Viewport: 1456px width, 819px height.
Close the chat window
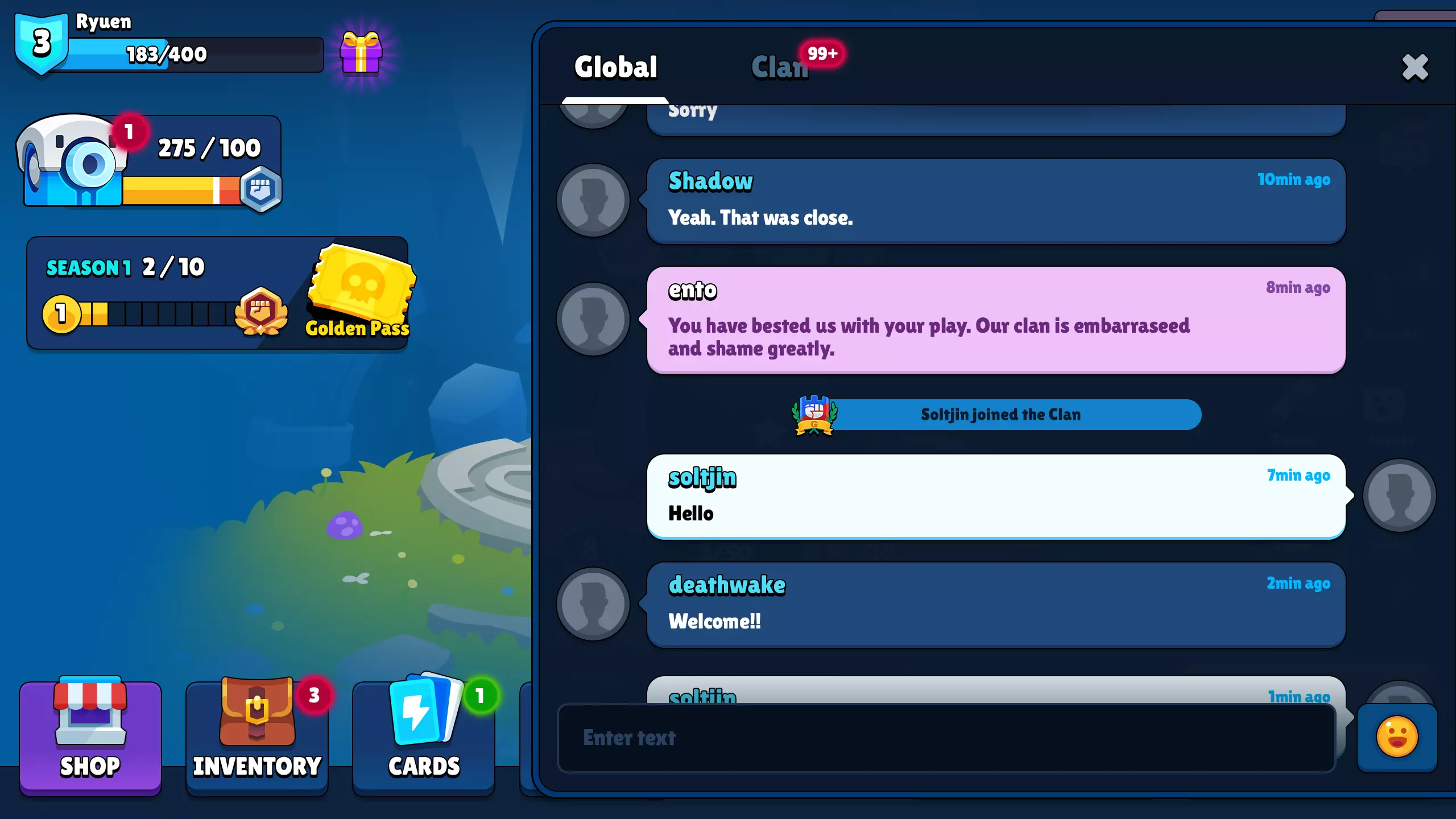1414,67
